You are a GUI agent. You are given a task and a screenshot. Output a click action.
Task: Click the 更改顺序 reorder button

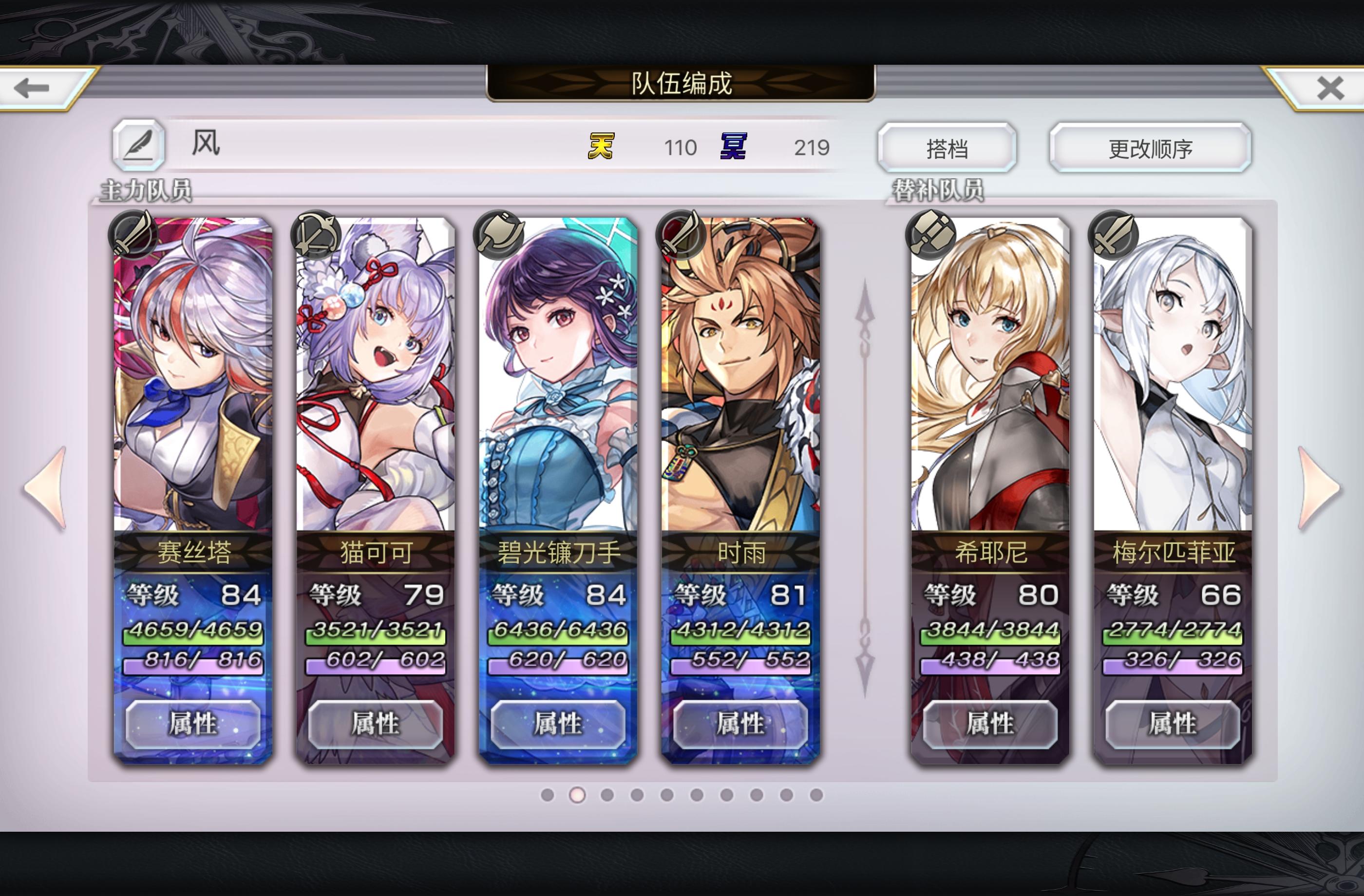pos(1149,148)
